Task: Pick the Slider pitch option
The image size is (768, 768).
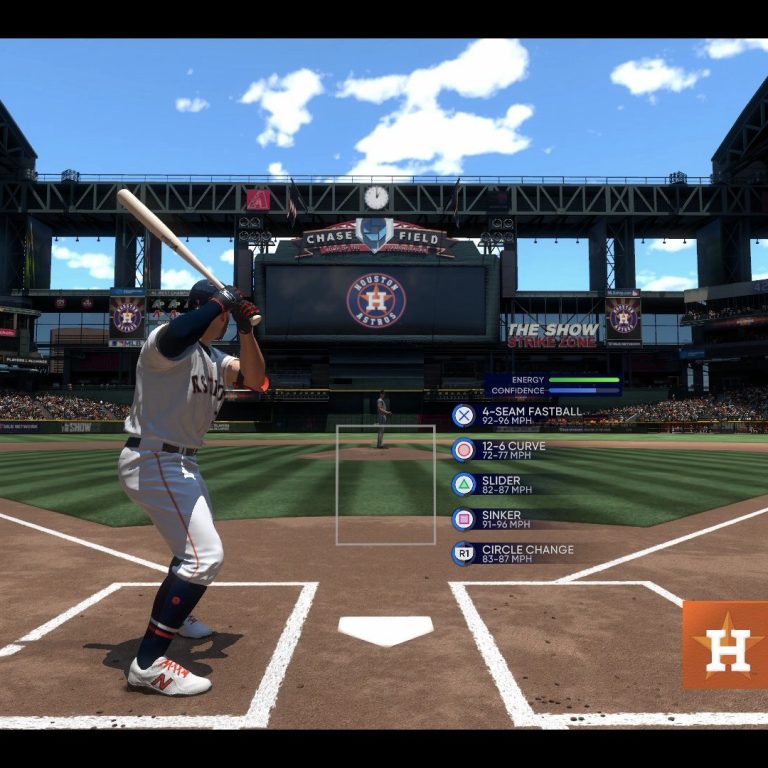Action: (x=500, y=484)
